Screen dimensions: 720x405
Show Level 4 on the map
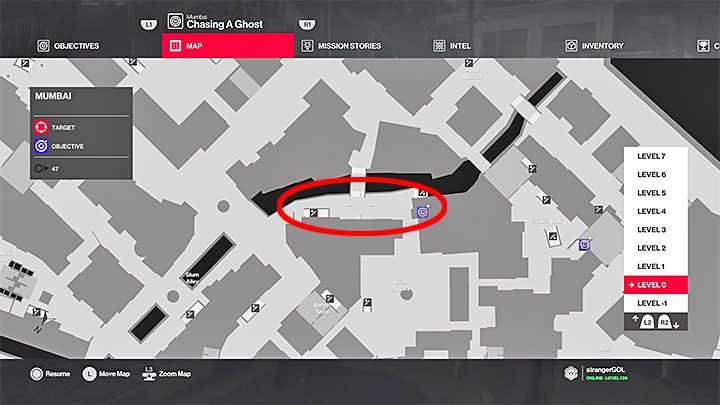click(650, 211)
